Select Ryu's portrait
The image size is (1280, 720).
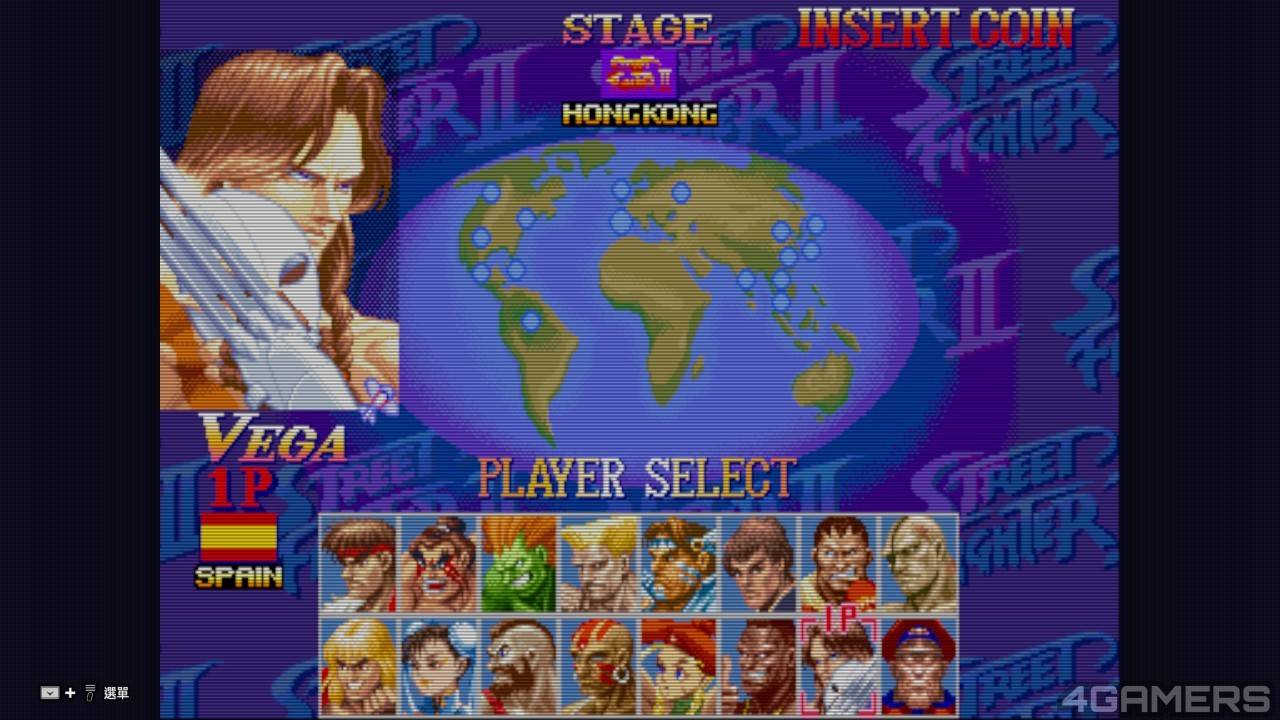tap(359, 563)
